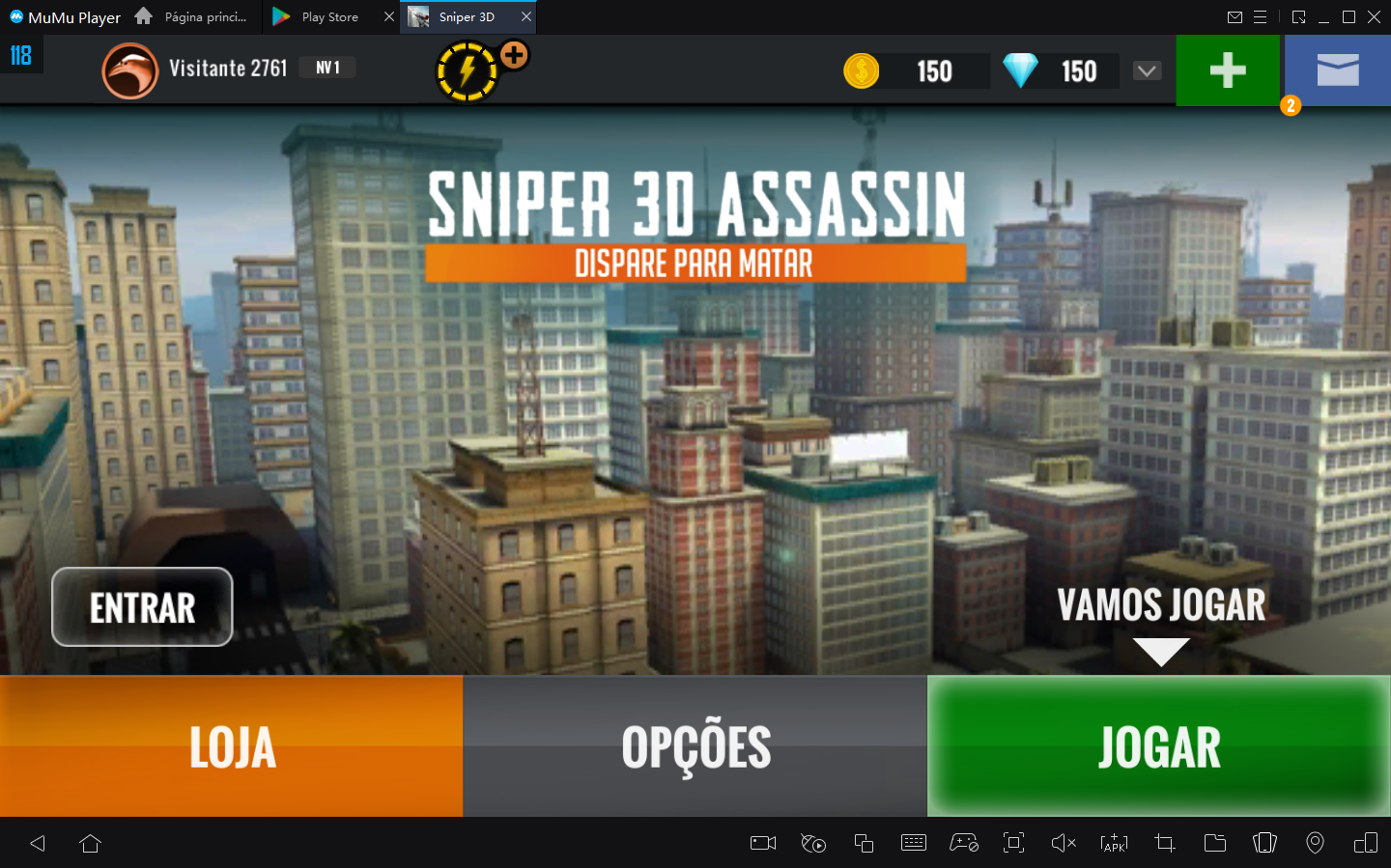The image size is (1391, 868).
Task: Shake the virtual device
Action: click(x=1264, y=843)
